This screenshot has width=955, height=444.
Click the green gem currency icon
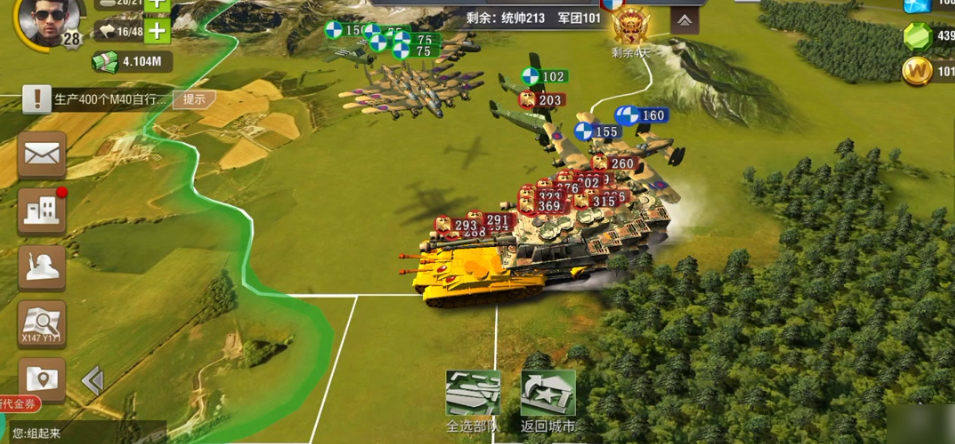(918, 37)
